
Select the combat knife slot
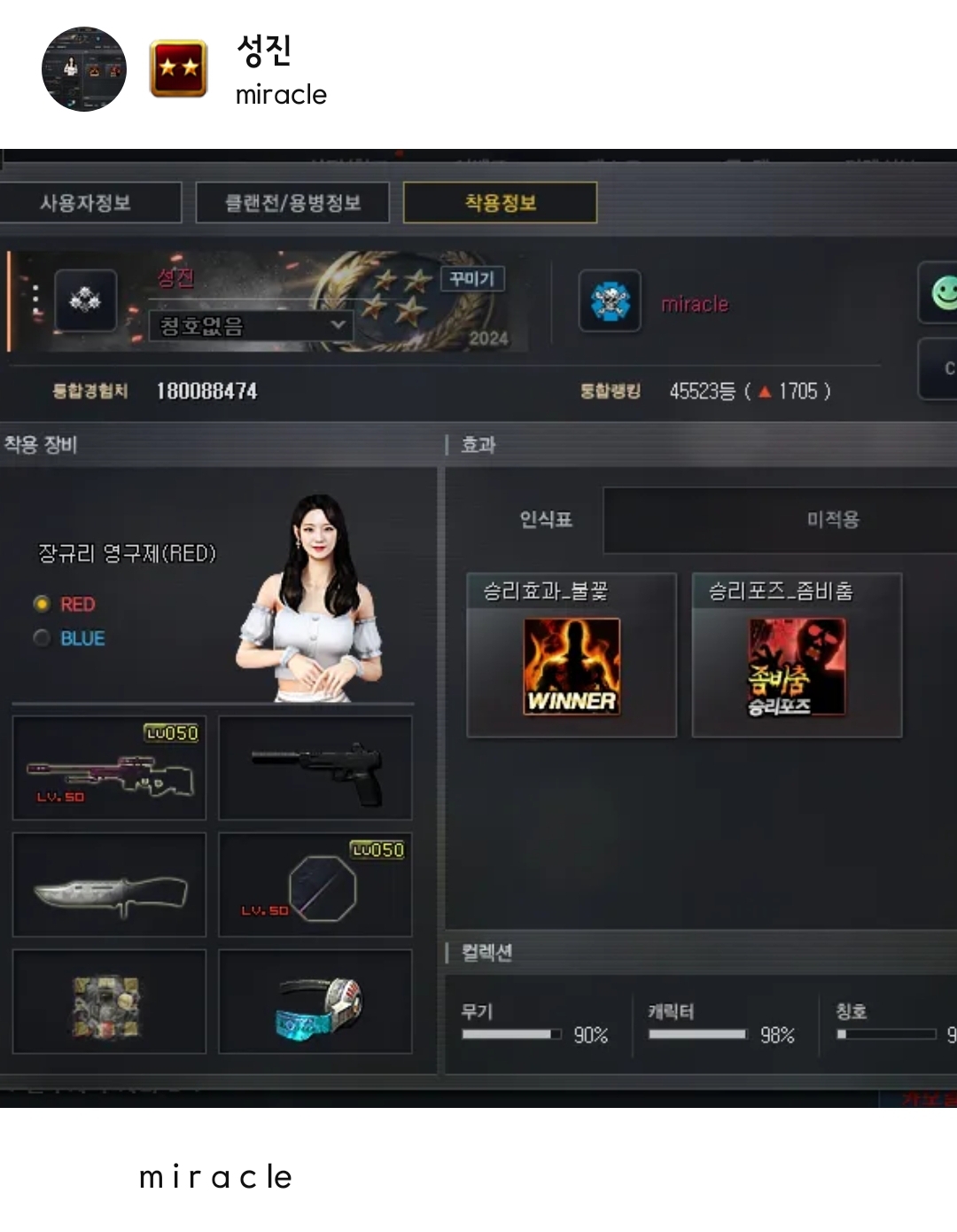click(x=109, y=885)
